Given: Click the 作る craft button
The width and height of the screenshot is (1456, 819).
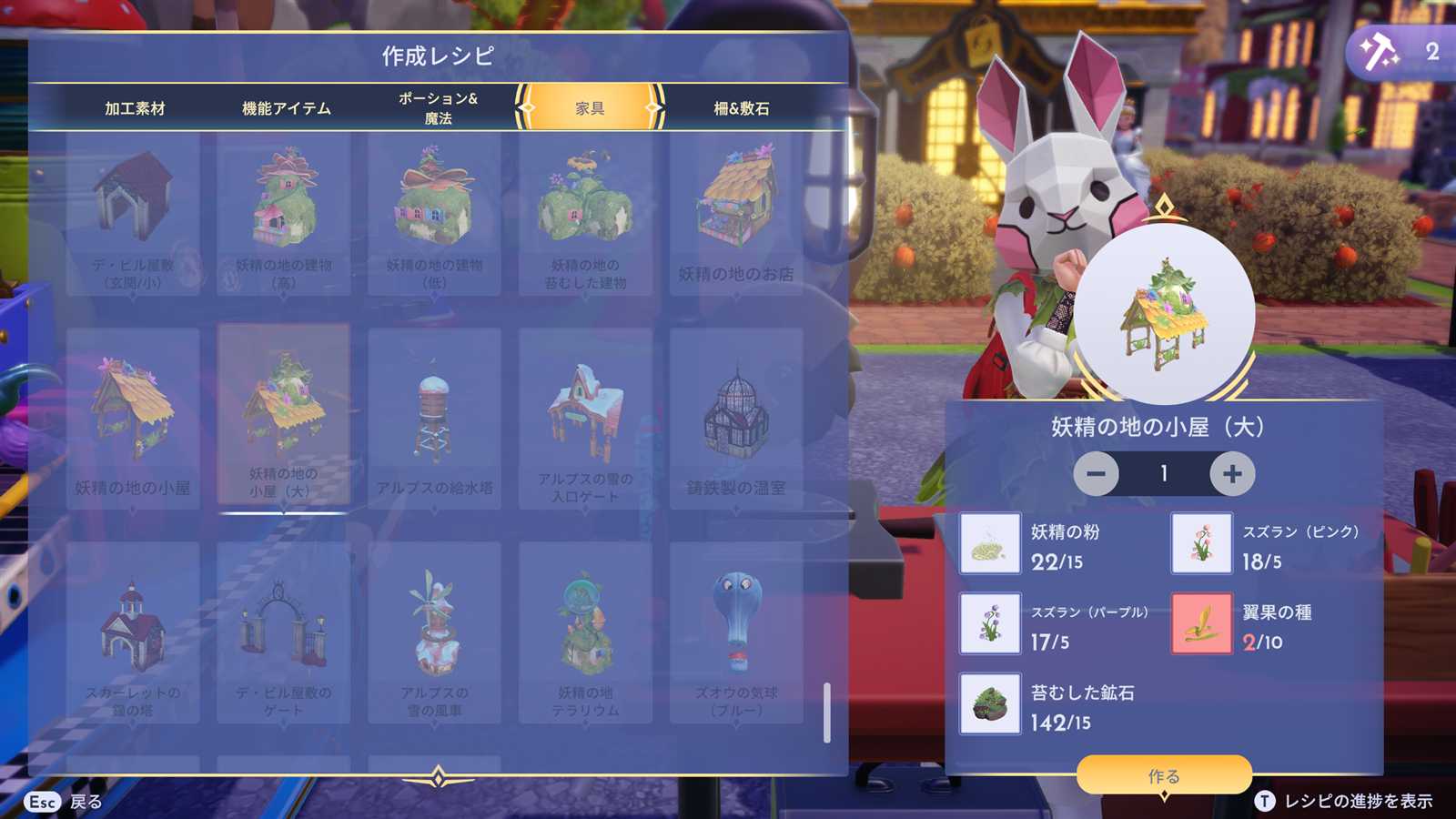Looking at the screenshot, I should pyautogui.click(x=1164, y=775).
